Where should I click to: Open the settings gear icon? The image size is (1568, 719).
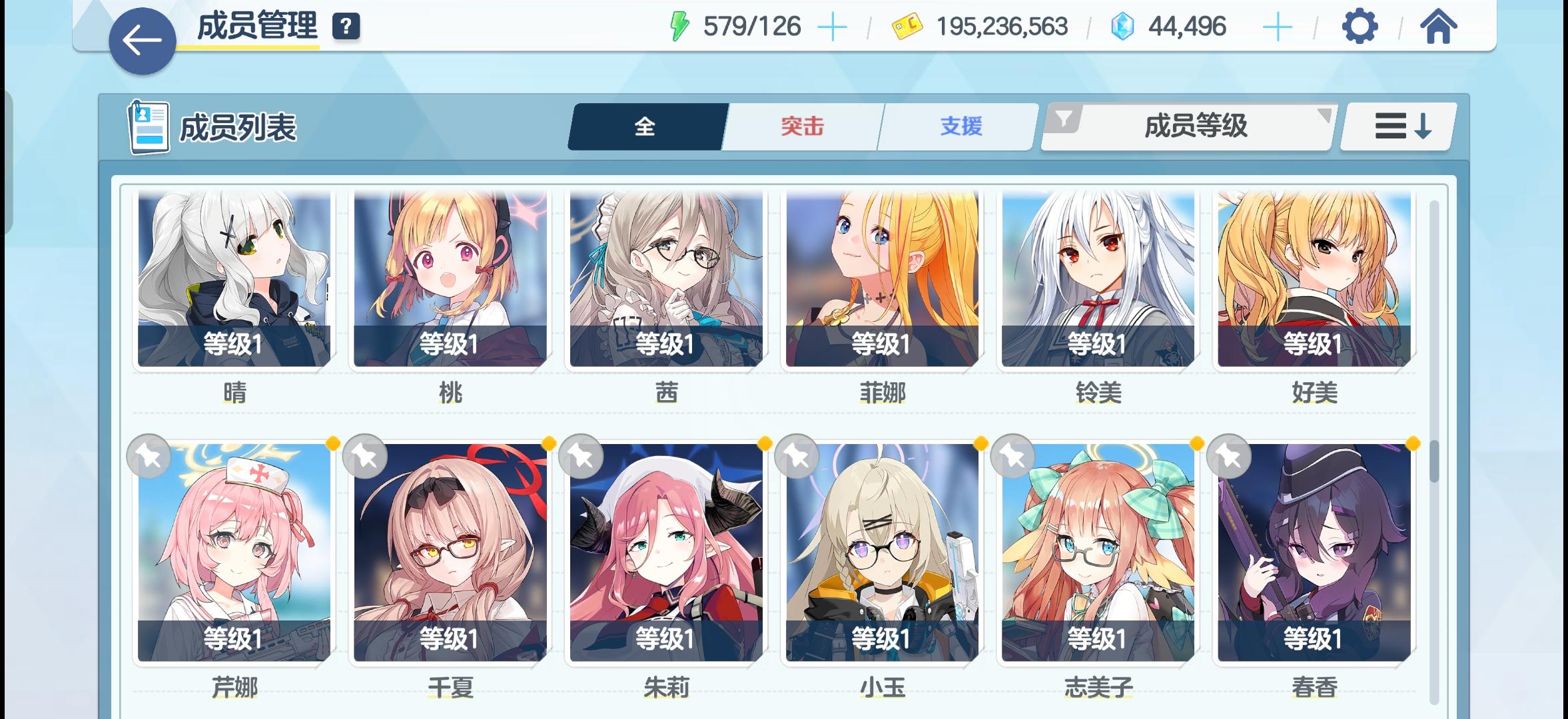[1361, 27]
